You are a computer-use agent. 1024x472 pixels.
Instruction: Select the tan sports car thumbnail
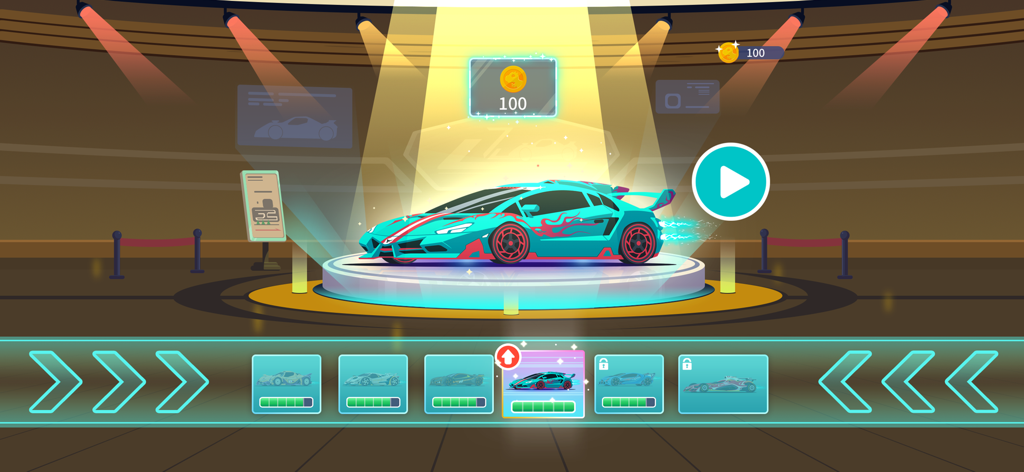(x=286, y=383)
